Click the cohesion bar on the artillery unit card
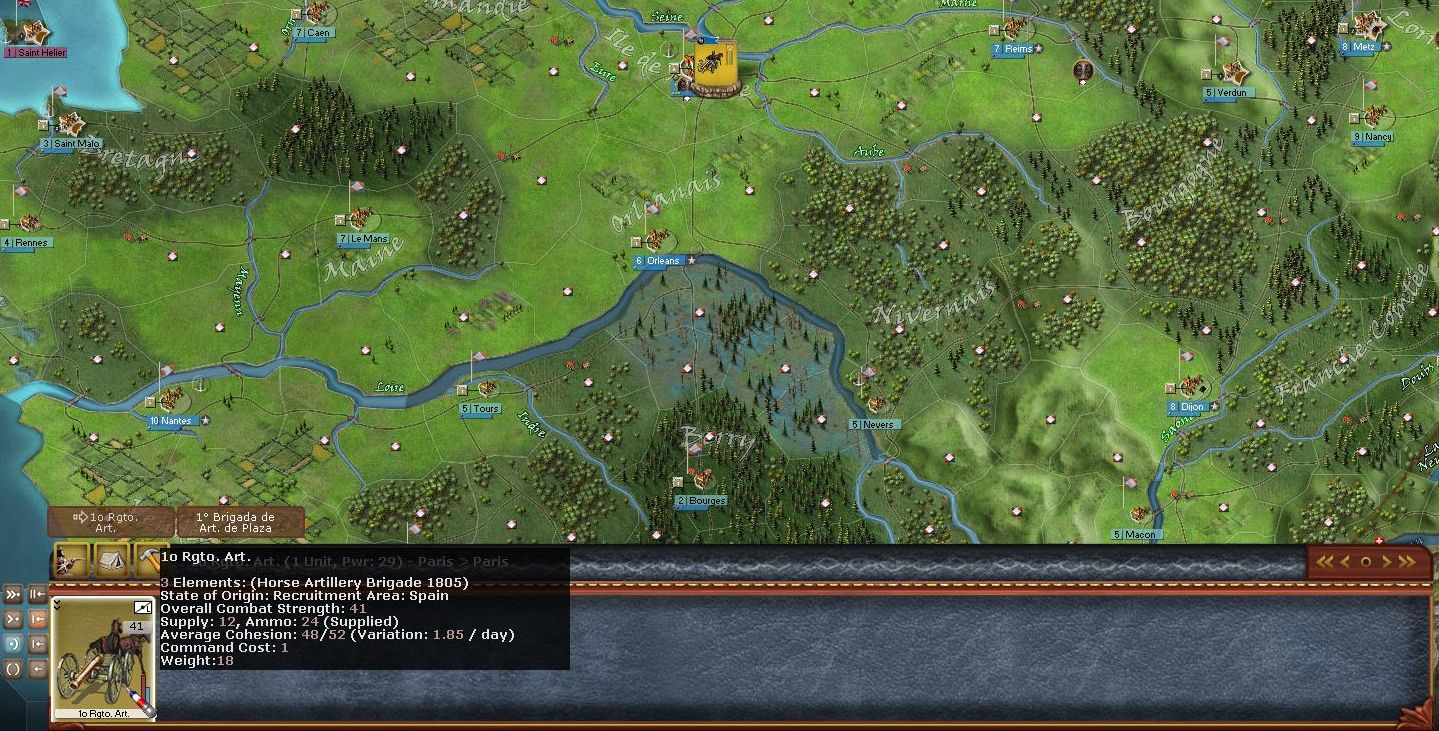This screenshot has height=731, width=1439. point(146,685)
